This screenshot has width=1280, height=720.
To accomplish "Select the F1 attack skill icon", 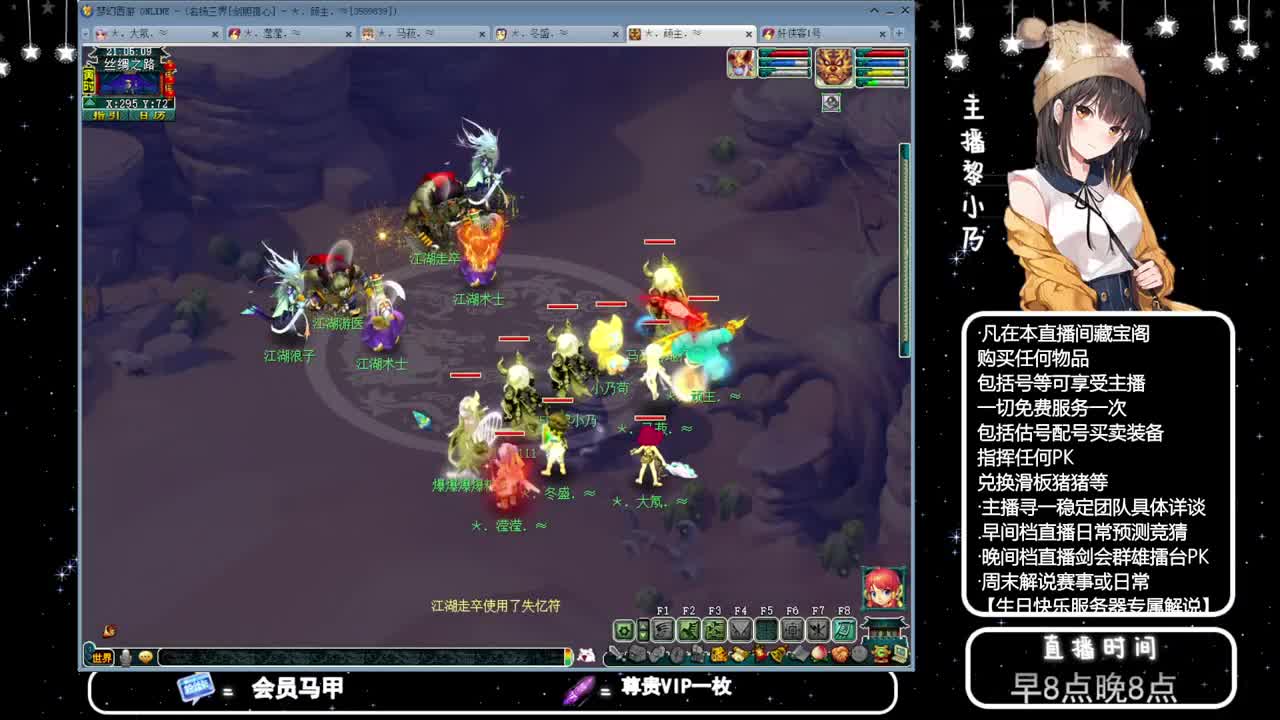I will 663,630.
